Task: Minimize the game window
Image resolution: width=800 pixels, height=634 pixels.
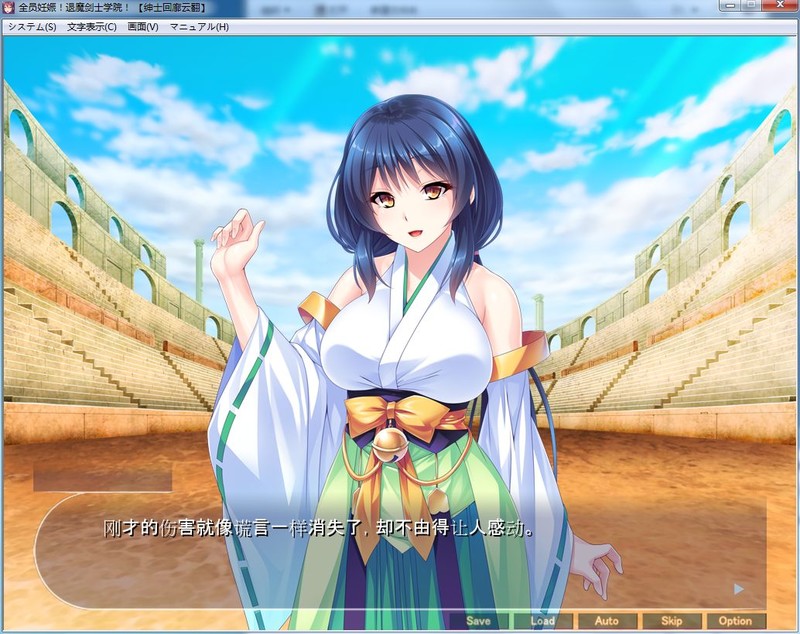Action: click(727, 7)
